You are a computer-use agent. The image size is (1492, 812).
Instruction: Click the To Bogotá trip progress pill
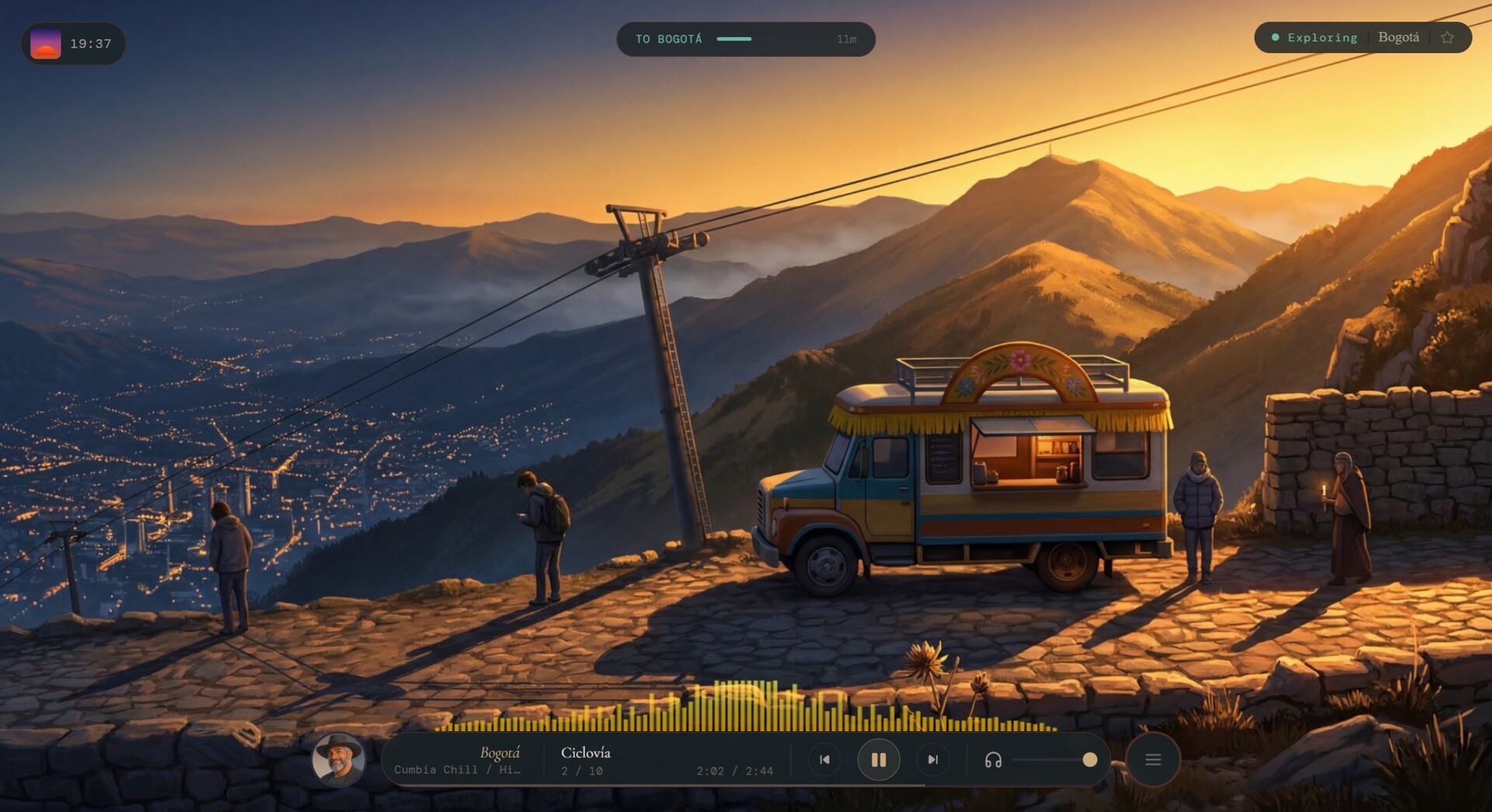pyautogui.click(x=745, y=39)
